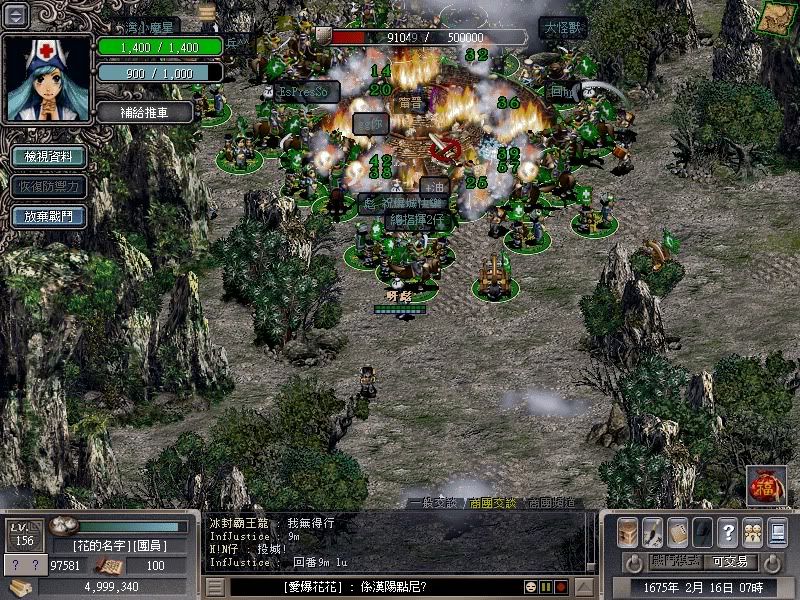Open the wooden chest inventory icon
Viewport: 800px width, 600px height.
pos(628,532)
